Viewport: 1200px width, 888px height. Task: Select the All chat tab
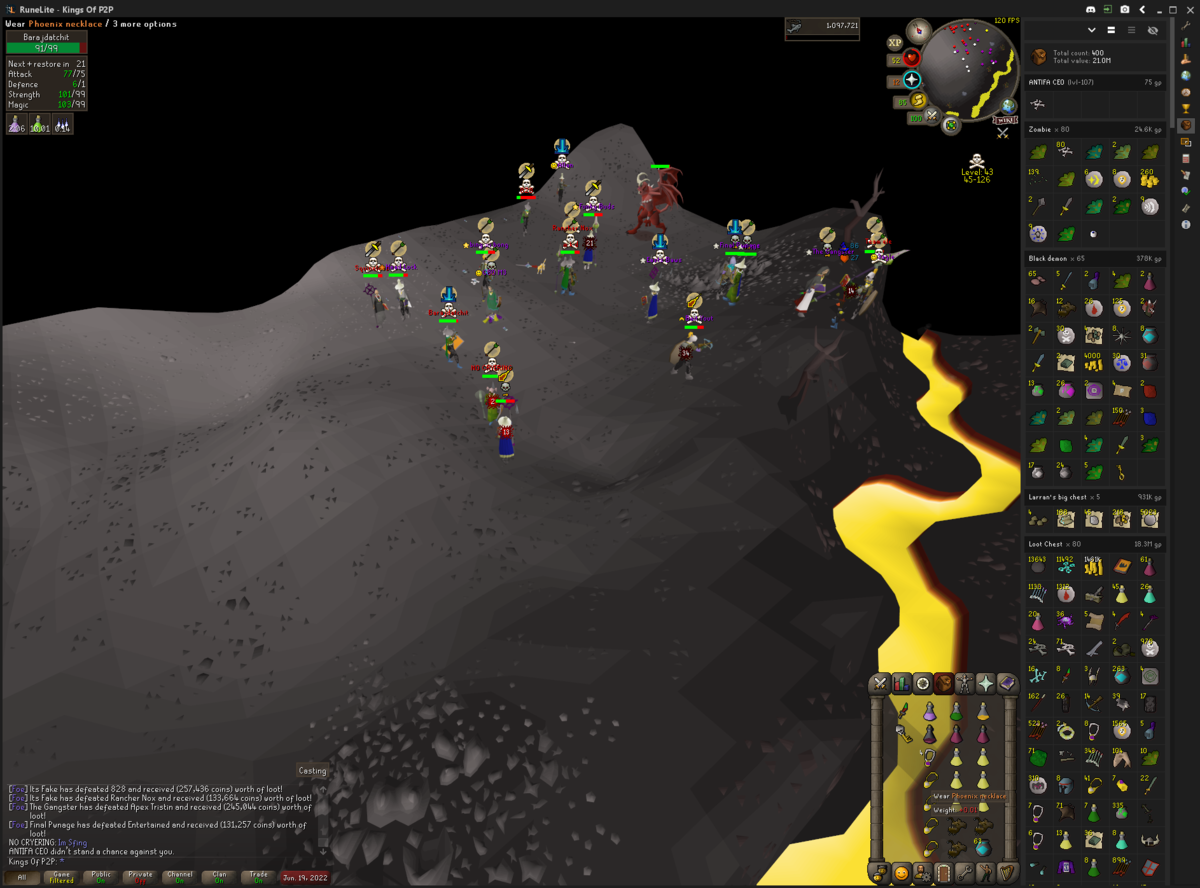click(x=22, y=877)
